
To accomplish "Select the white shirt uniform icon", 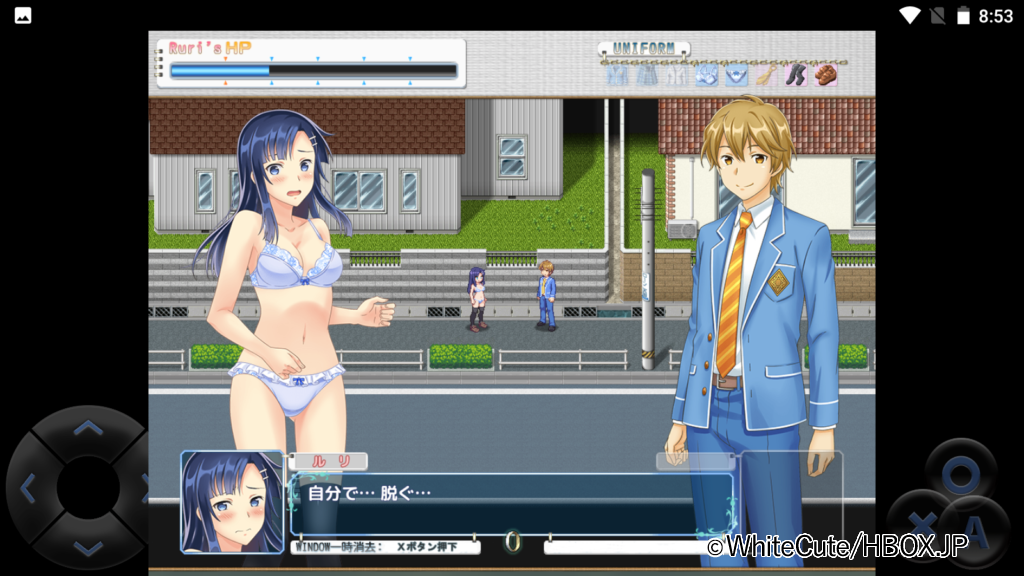I will click(676, 75).
